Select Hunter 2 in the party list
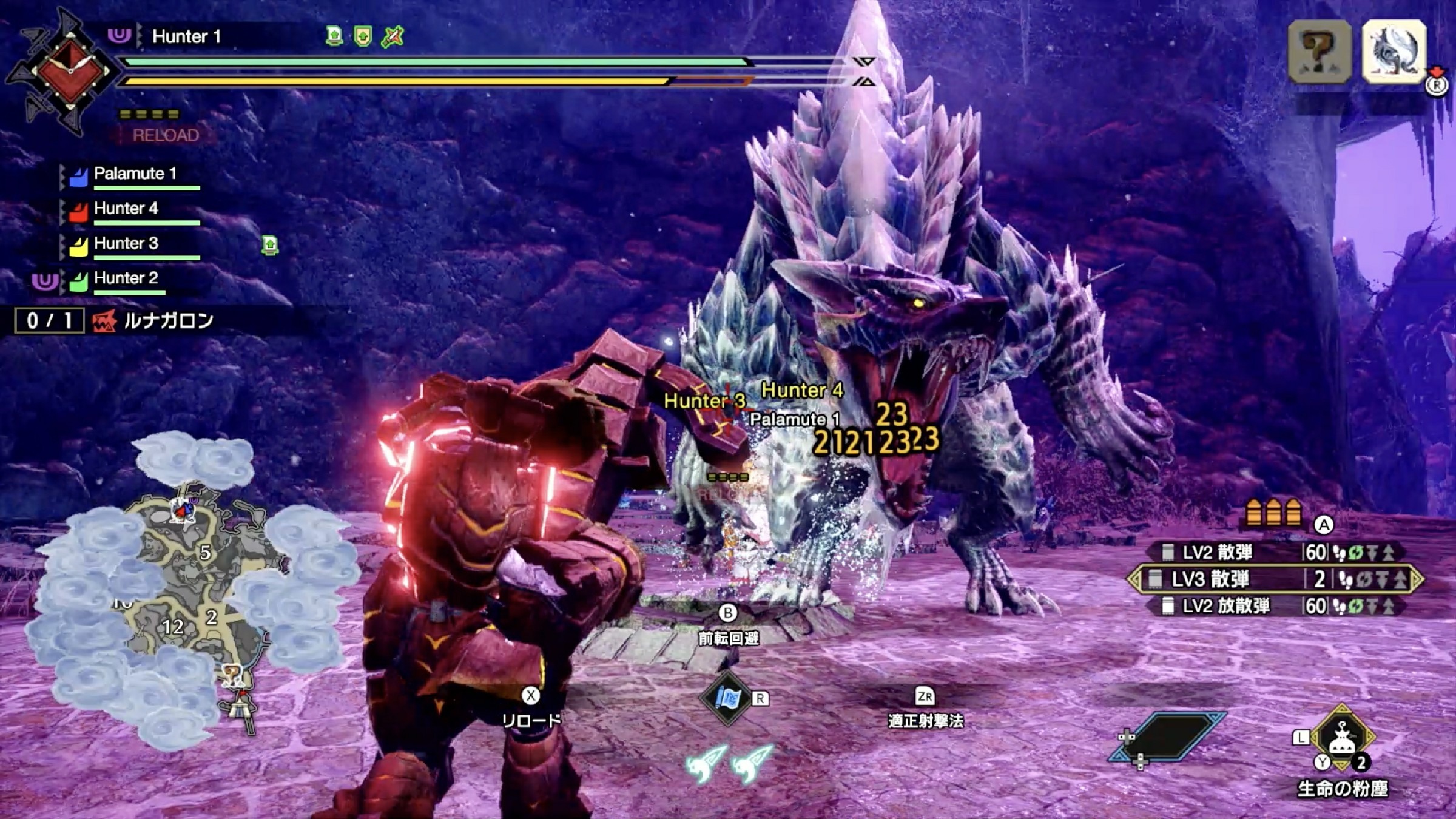Image resolution: width=1456 pixels, height=819 pixels. 126,278
